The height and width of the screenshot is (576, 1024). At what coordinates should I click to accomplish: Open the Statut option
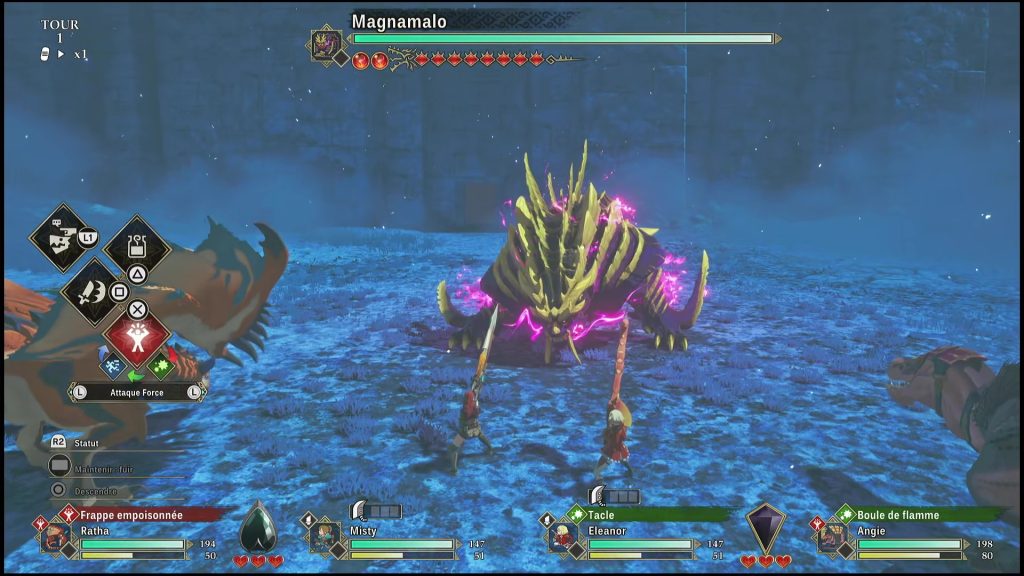point(90,441)
